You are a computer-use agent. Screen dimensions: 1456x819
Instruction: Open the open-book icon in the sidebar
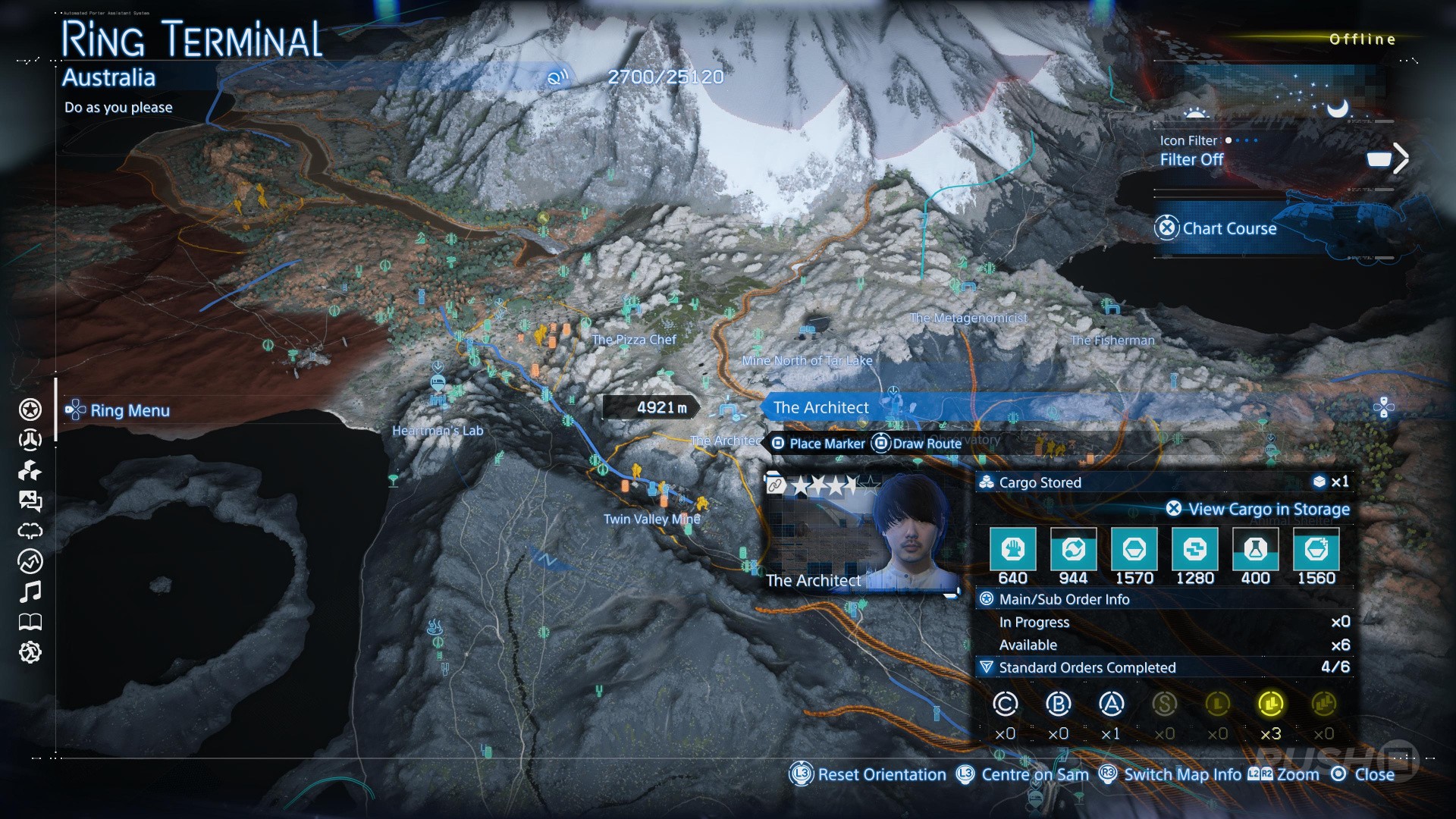pyautogui.click(x=30, y=623)
